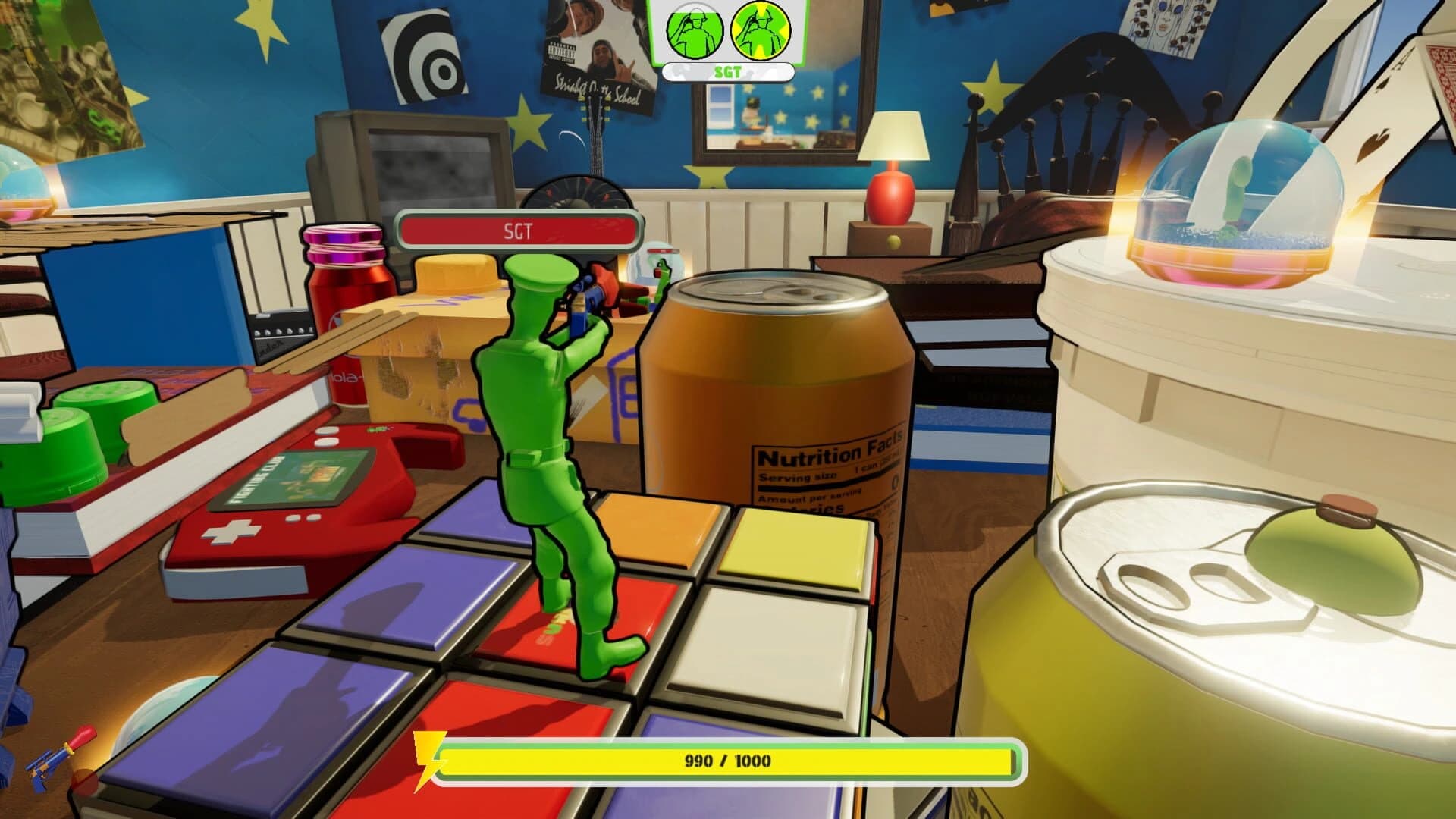Click the enemy health icon above the snow globe
The width and height of the screenshot is (1456, 819).
pos(663,251)
